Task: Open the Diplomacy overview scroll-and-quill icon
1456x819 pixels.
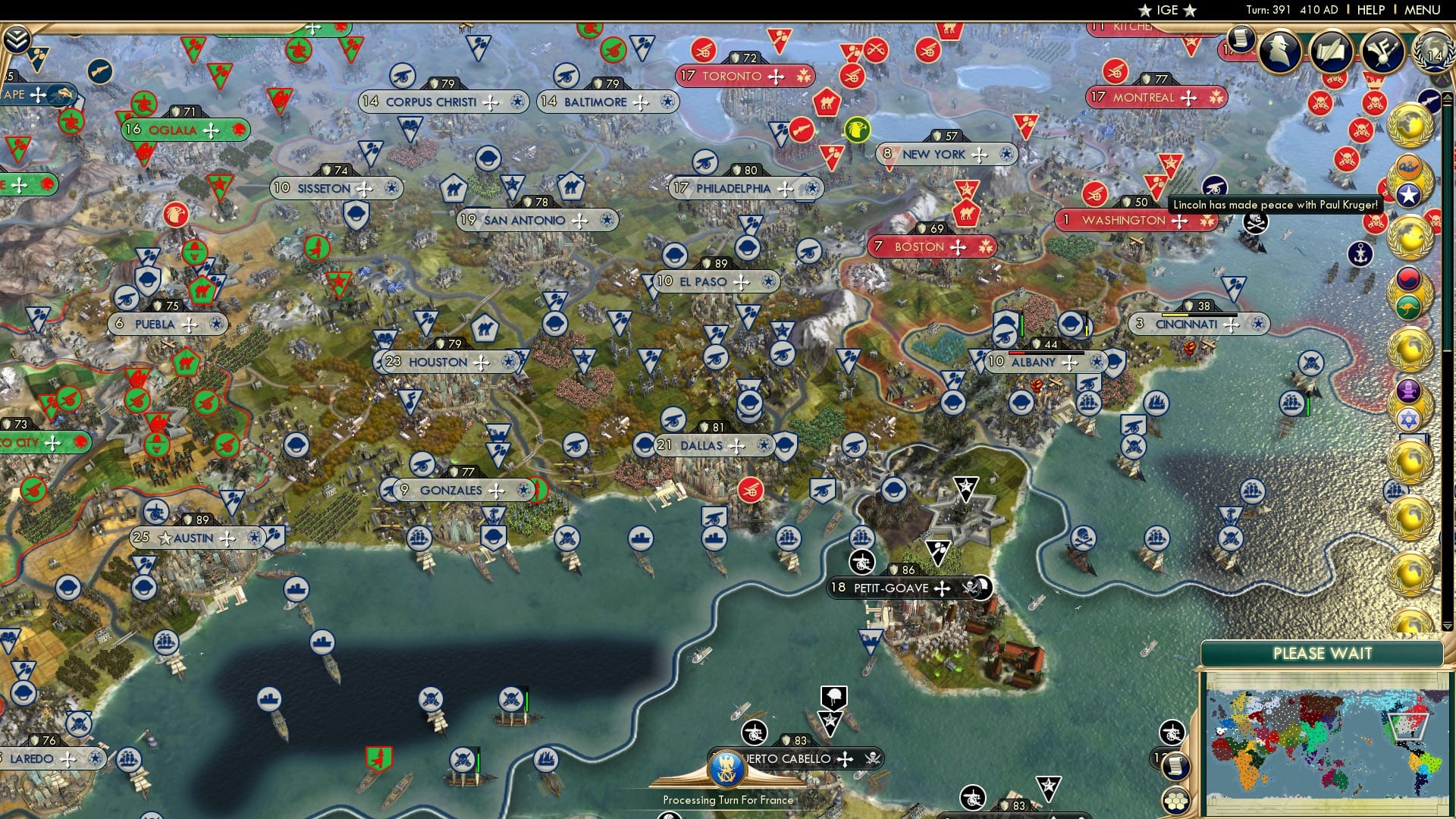Action: pyautogui.click(x=1332, y=52)
